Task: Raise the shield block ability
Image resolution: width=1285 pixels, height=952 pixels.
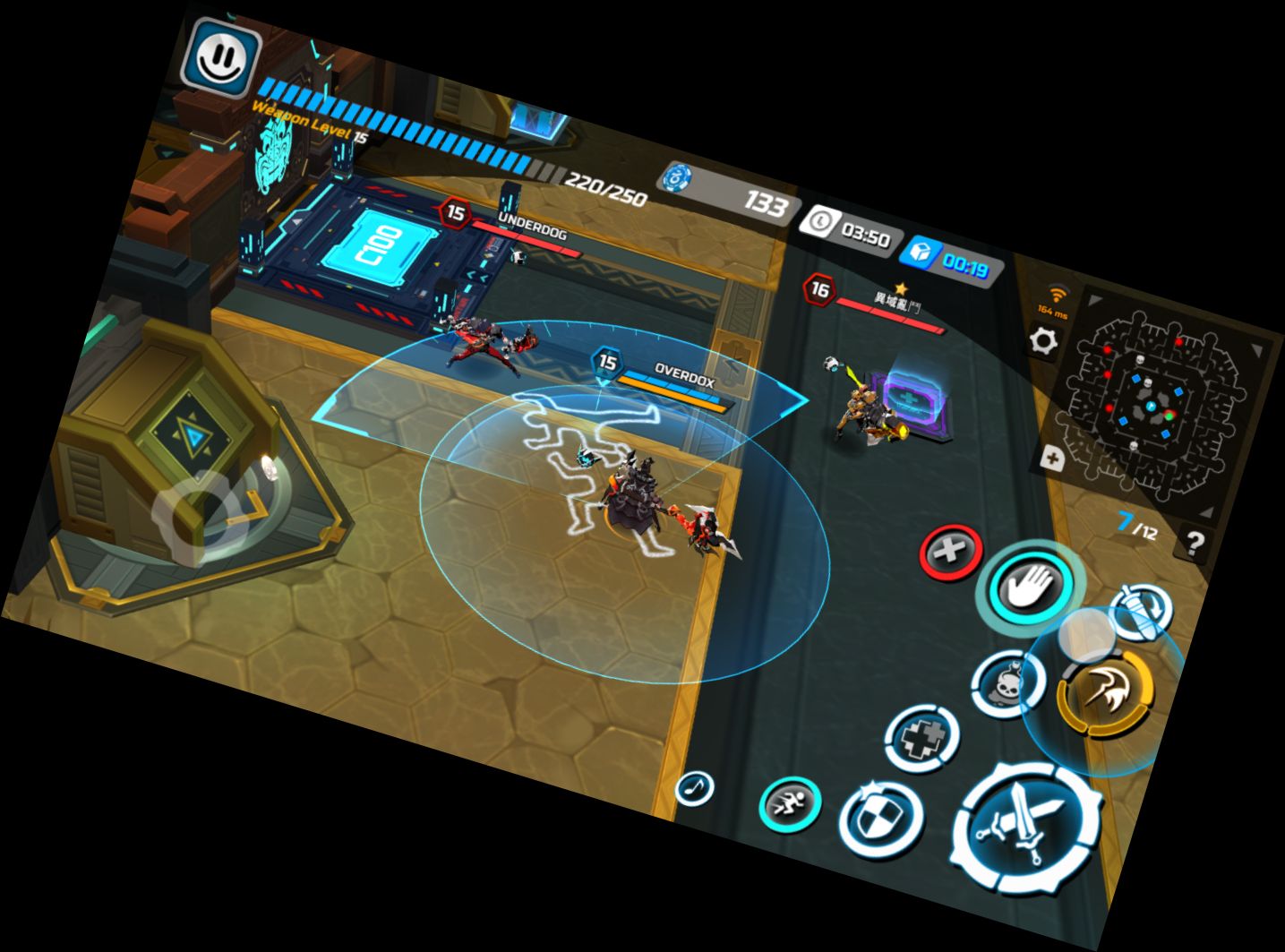Action: [x=880, y=817]
